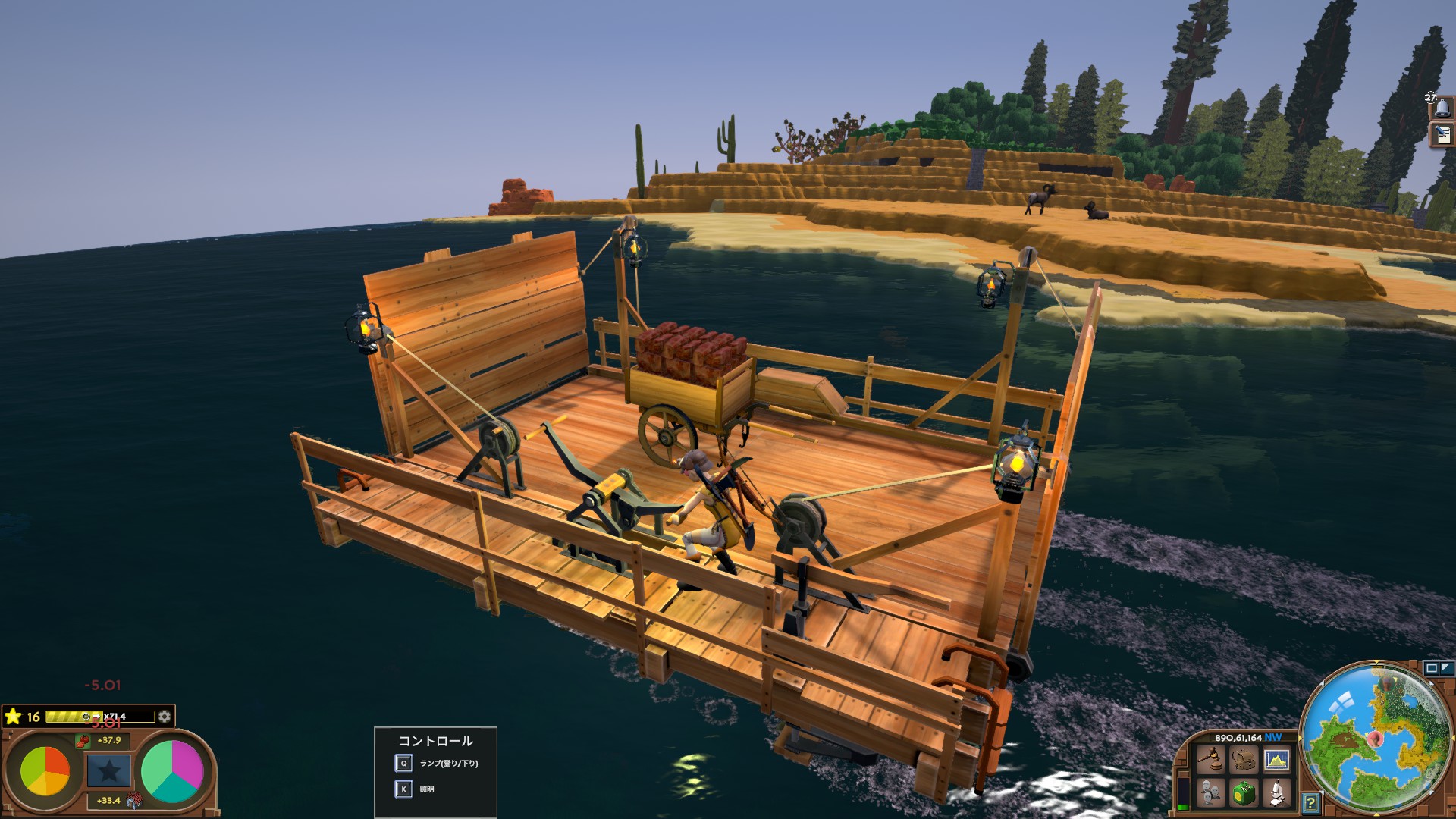The width and height of the screenshot is (1456, 819).
Task: Open the backpack inventory icon
Action: (1243, 759)
